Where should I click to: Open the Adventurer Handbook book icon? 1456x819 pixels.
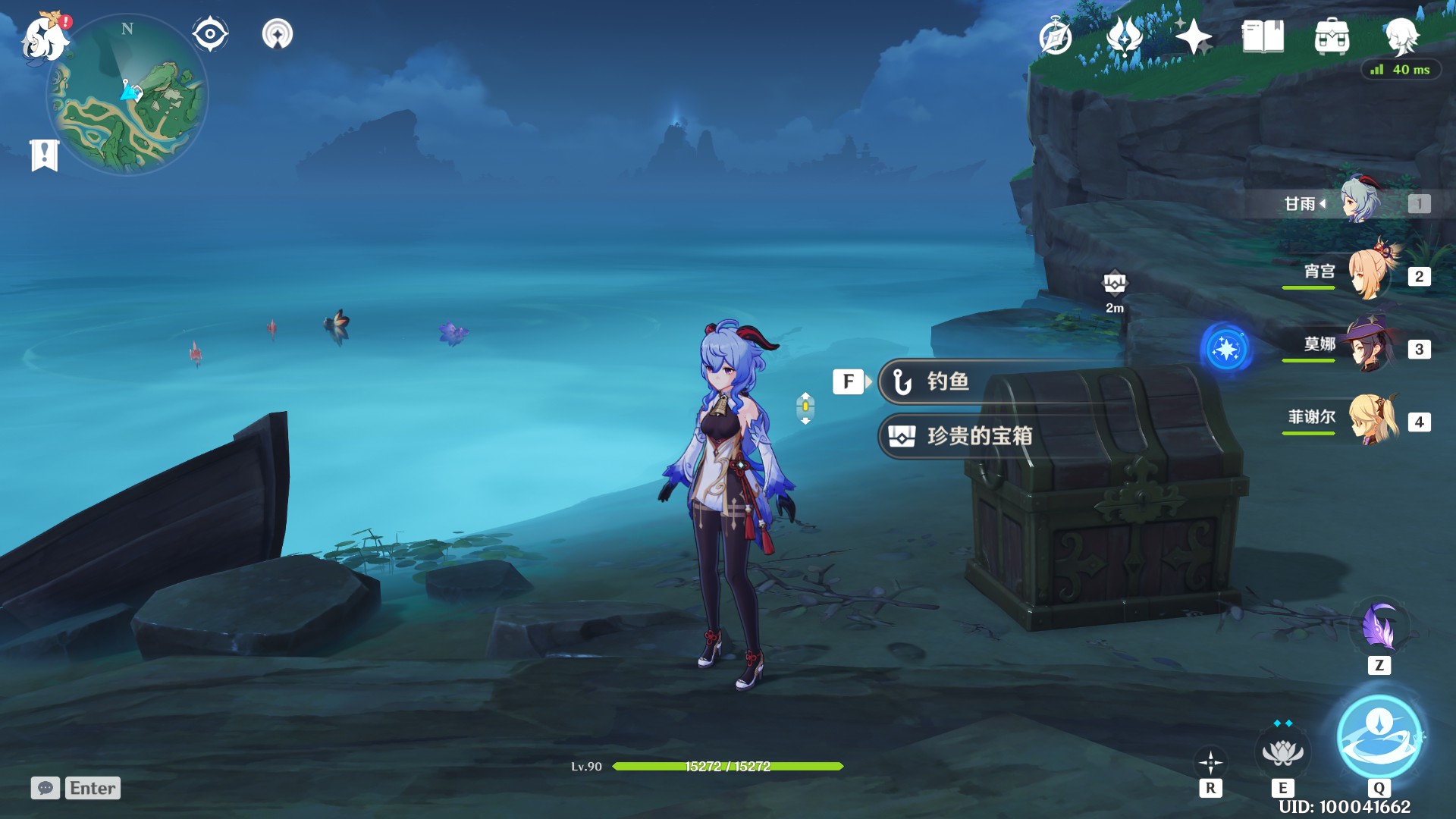click(1263, 36)
